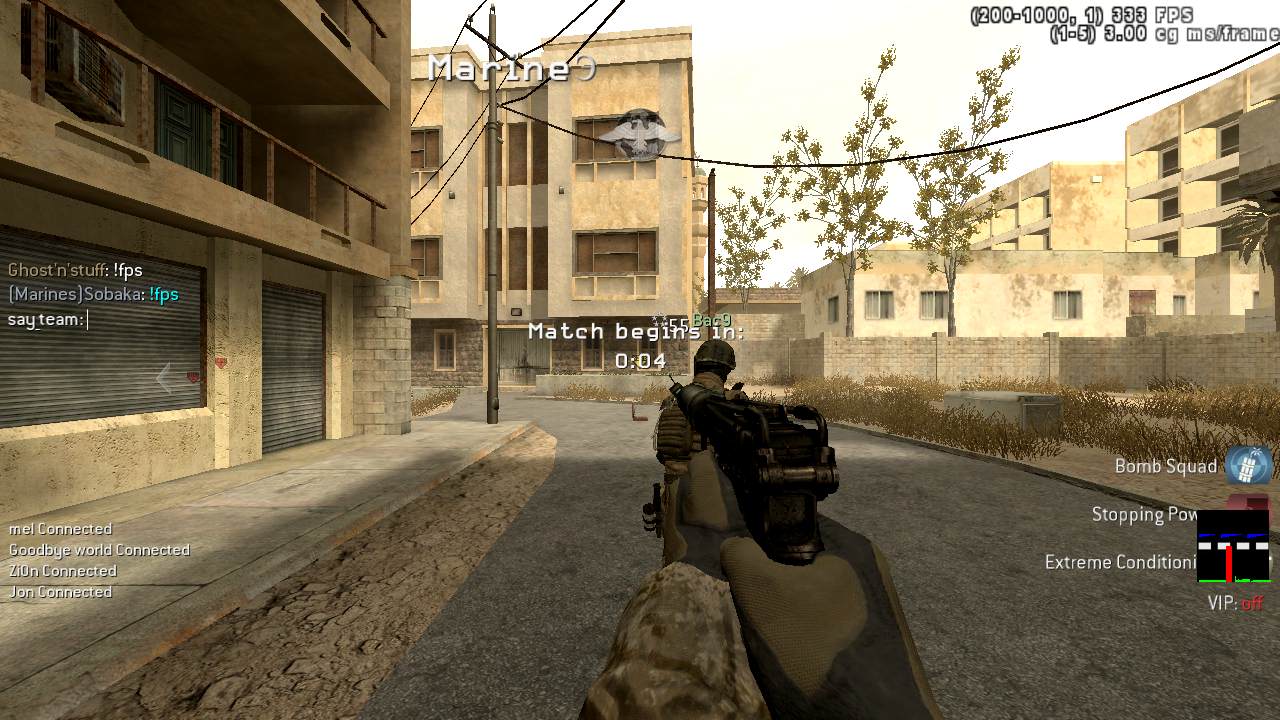Click the Extreme Conditioning perk label
Image resolution: width=1280 pixels, height=720 pixels.
pyautogui.click(x=1120, y=562)
